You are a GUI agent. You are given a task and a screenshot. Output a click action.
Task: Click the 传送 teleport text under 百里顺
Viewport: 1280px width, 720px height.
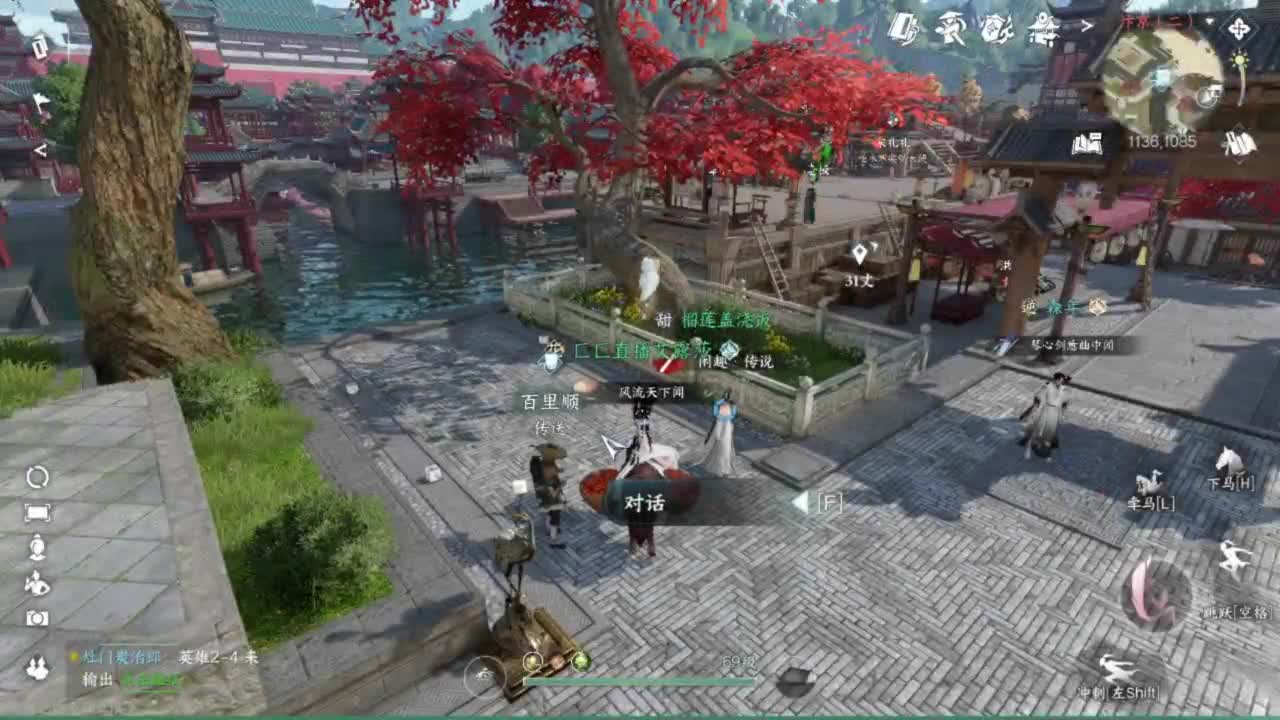click(552, 428)
